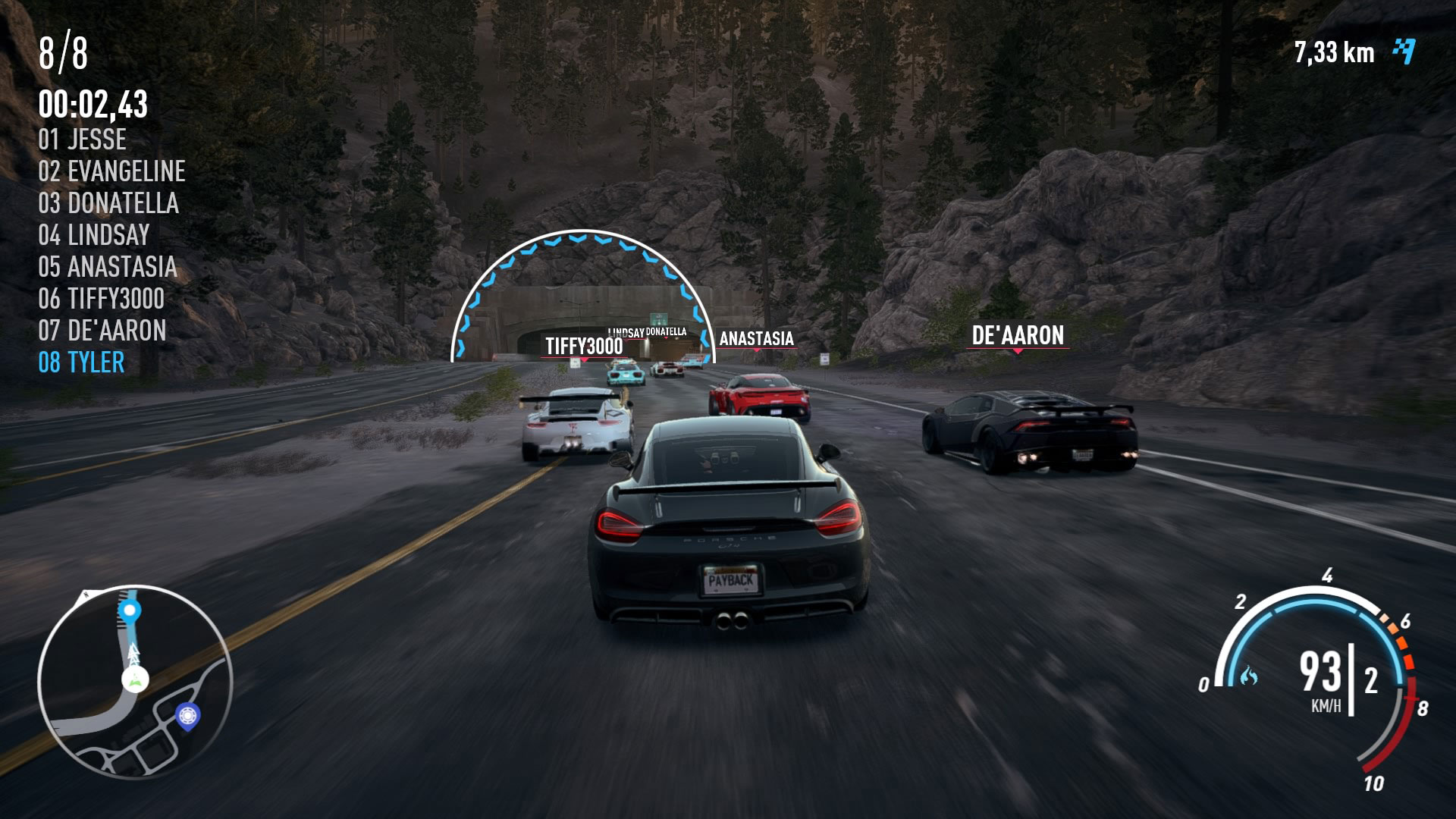
Task: Select the blue pin icon on the minimap
Action: (x=187, y=714)
